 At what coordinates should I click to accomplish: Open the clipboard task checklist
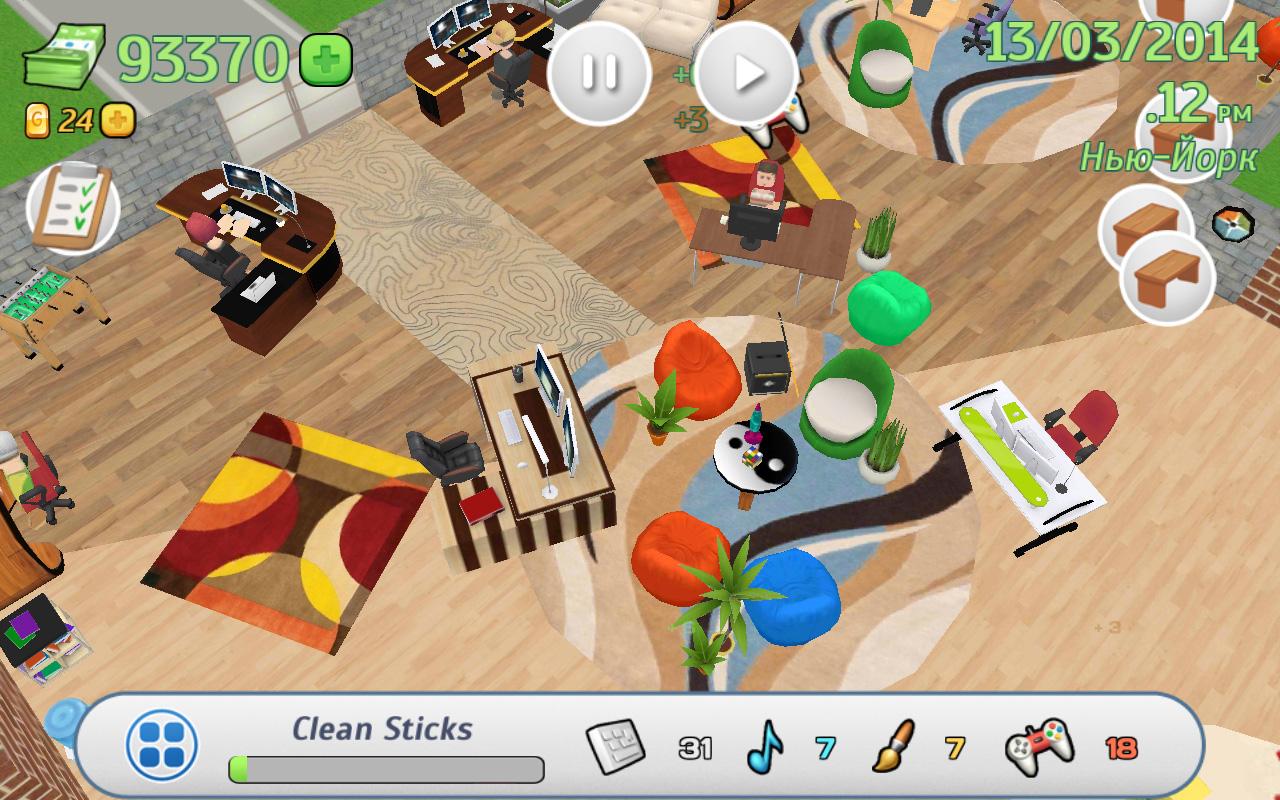tap(72, 207)
